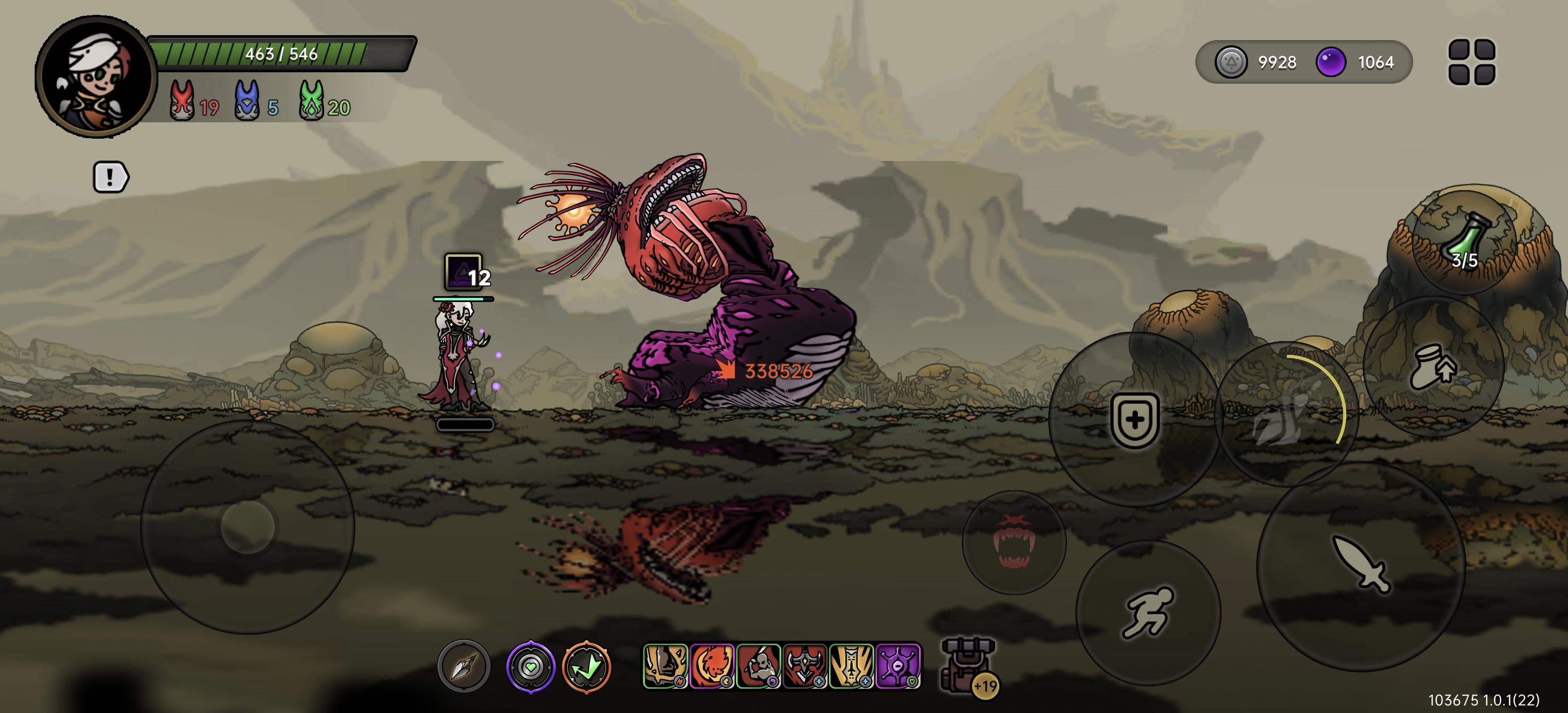The image size is (1568, 713).
Task: Attack with the sword button
Action: coord(1361,564)
